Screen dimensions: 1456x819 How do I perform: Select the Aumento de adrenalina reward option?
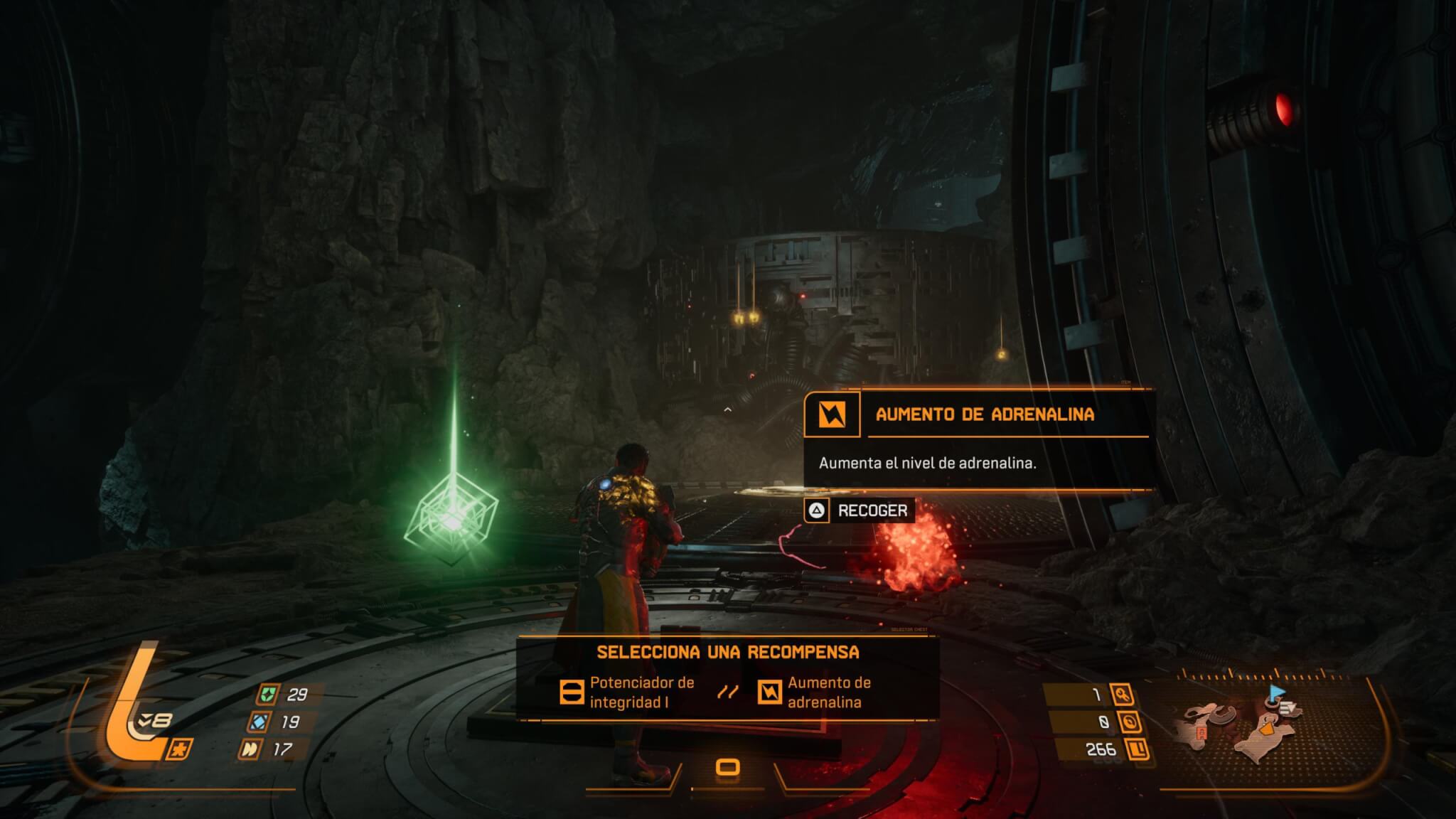[815, 692]
